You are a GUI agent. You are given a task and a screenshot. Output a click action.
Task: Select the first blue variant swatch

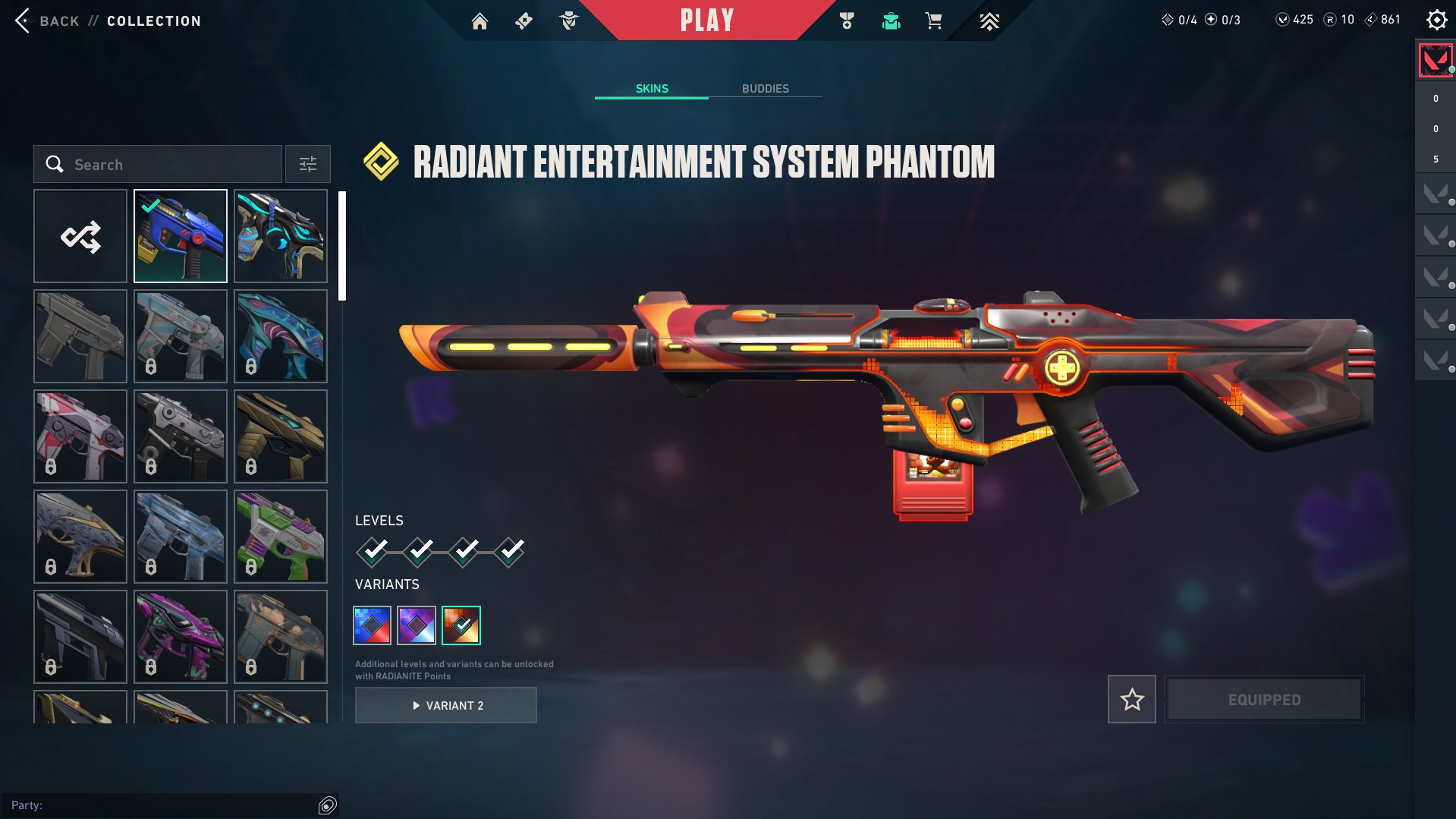(x=372, y=625)
